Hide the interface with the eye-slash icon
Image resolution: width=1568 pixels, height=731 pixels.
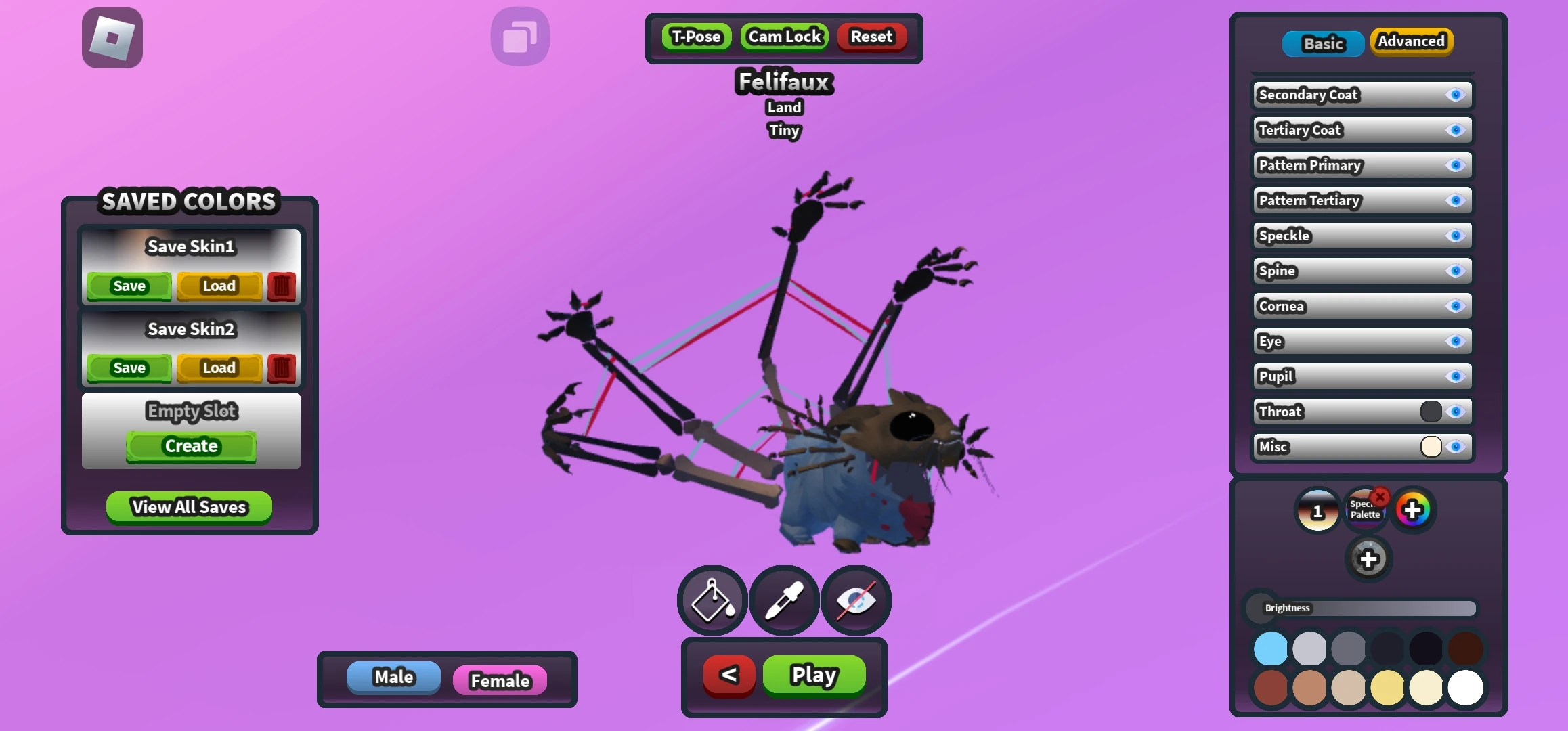(x=855, y=600)
